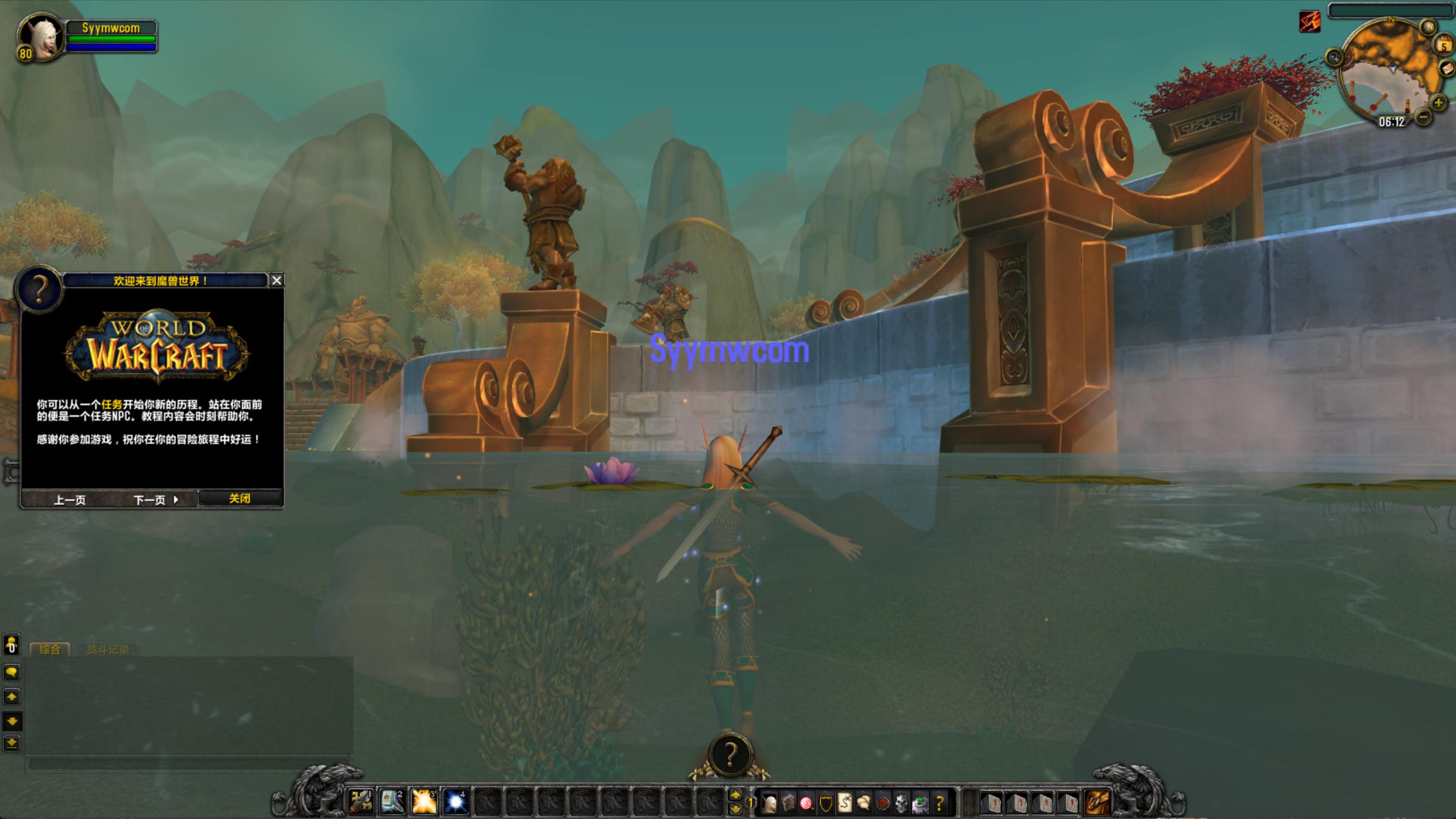The height and width of the screenshot is (819, 1456).
Task: Click the 关闭 button in the tutorial window
Action: [240, 499]
